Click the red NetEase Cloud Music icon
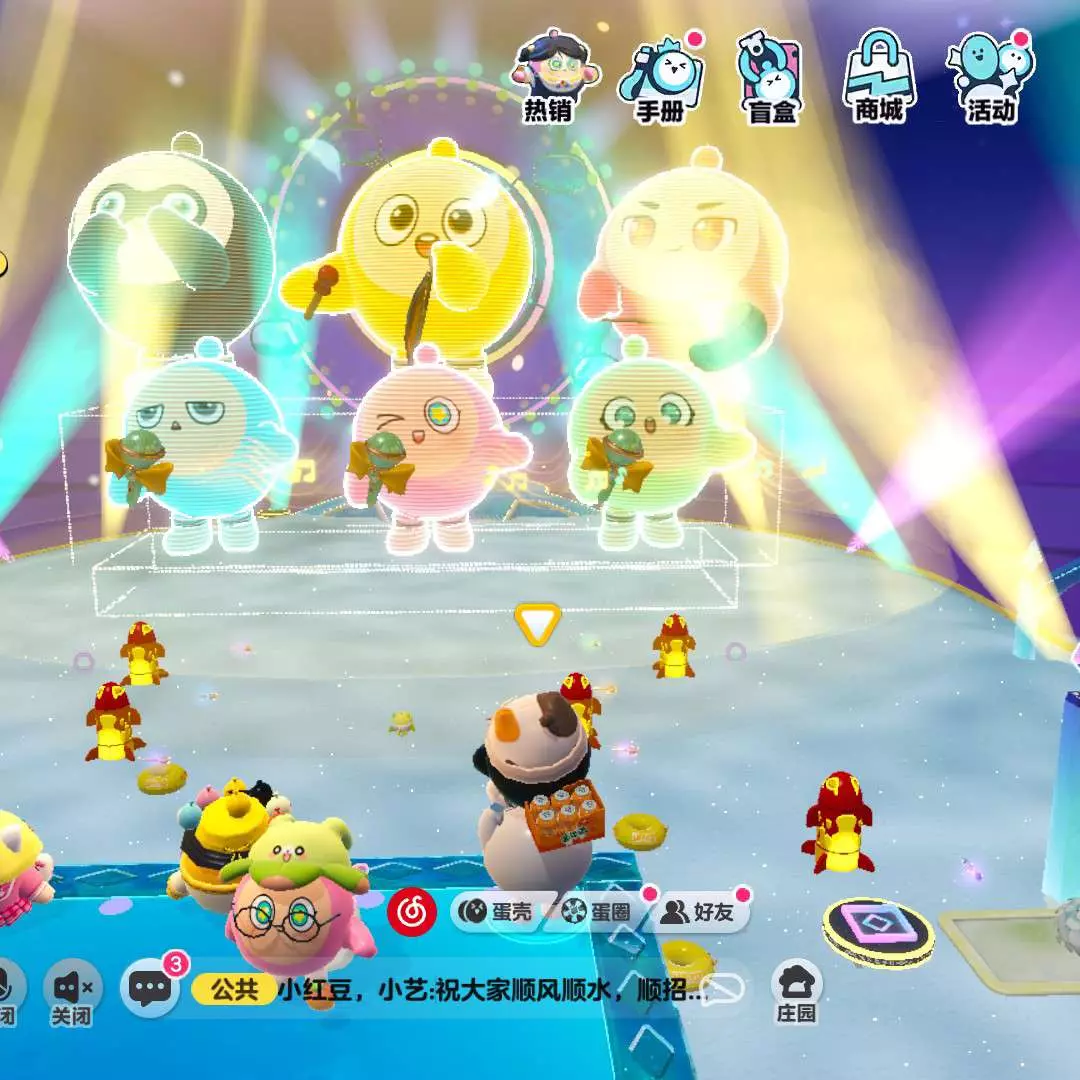Screen dimensions: 1080x1080 click(x=411, y=911)
